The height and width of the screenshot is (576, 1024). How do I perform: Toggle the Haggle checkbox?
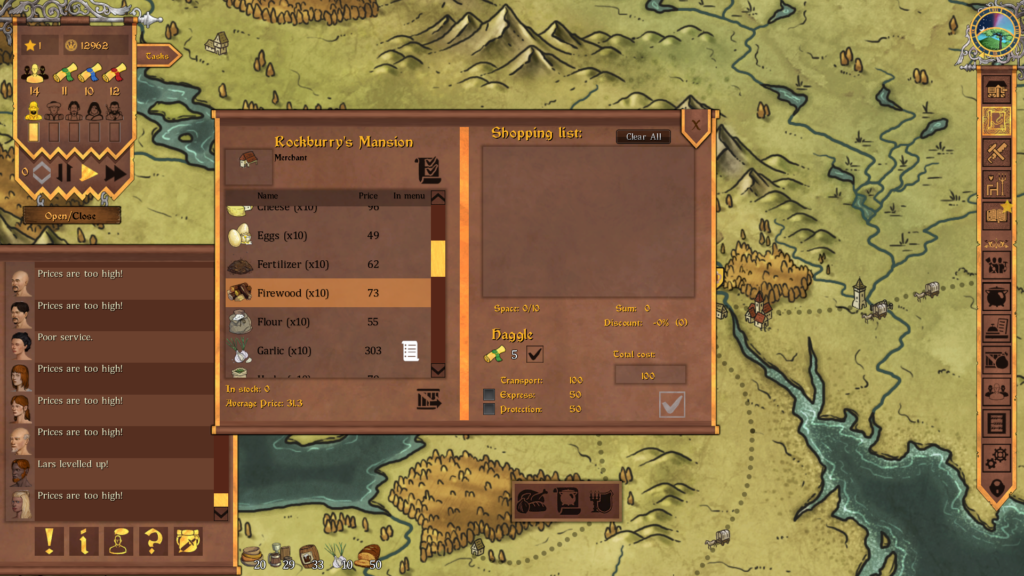point(535,354)
